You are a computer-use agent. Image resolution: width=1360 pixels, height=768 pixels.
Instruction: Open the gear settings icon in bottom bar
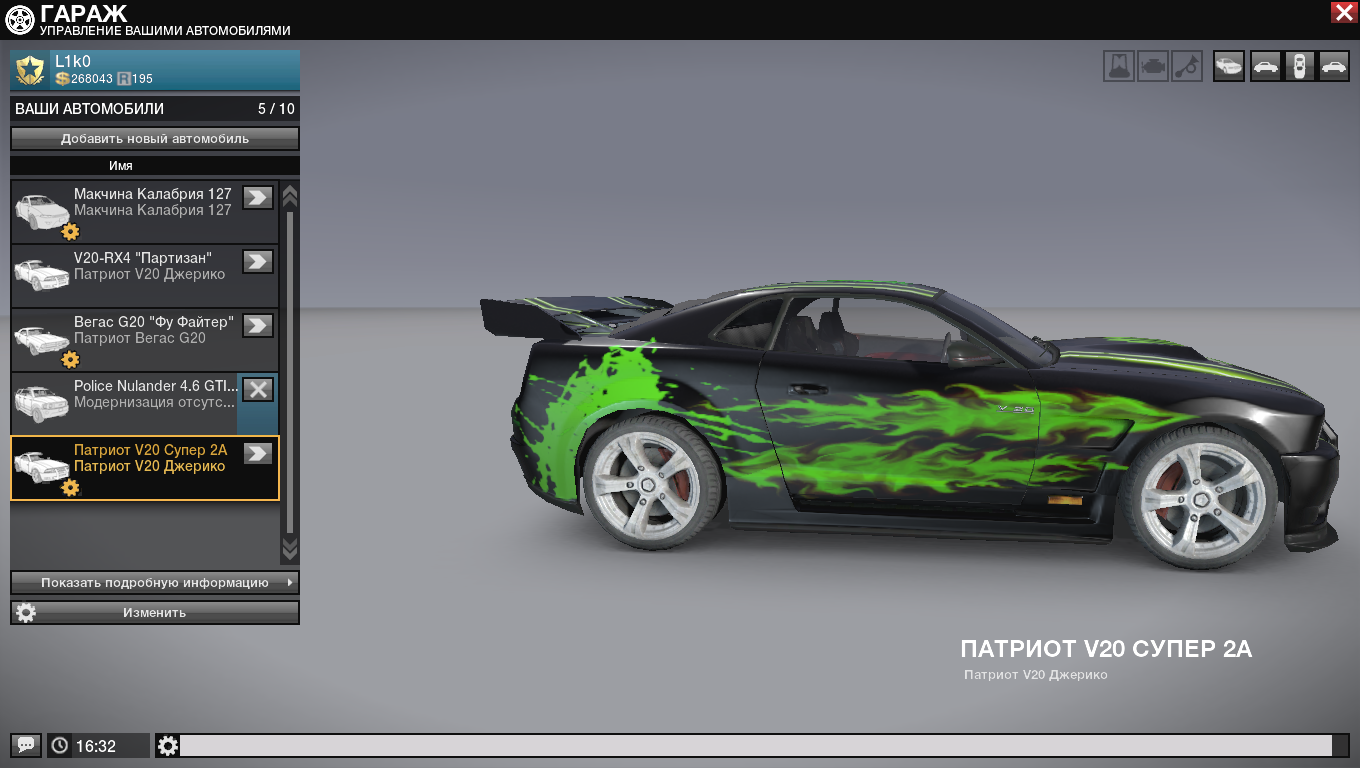point(168,745)
